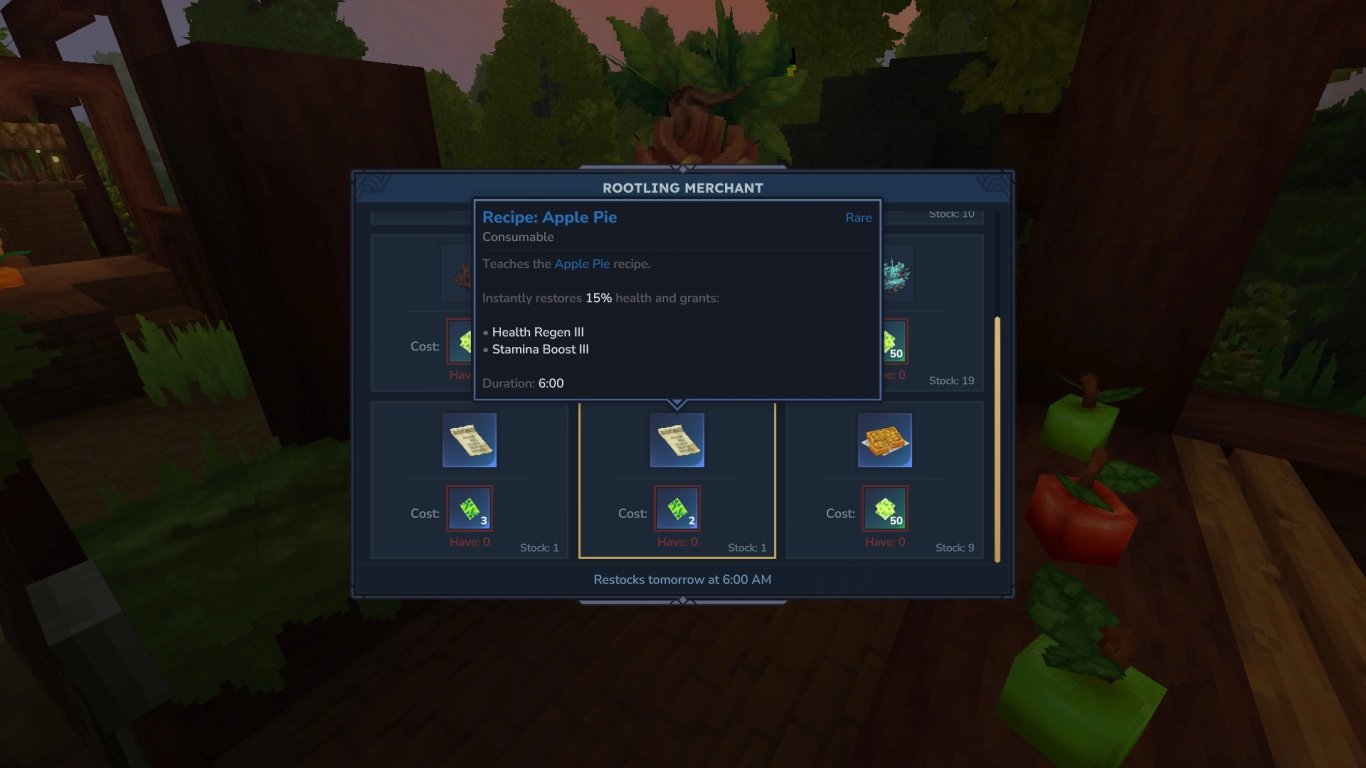Select the Waffle item in the shop
This screenshot has height=768, width=1366.
pyautogui.click(x=885, y=440)
